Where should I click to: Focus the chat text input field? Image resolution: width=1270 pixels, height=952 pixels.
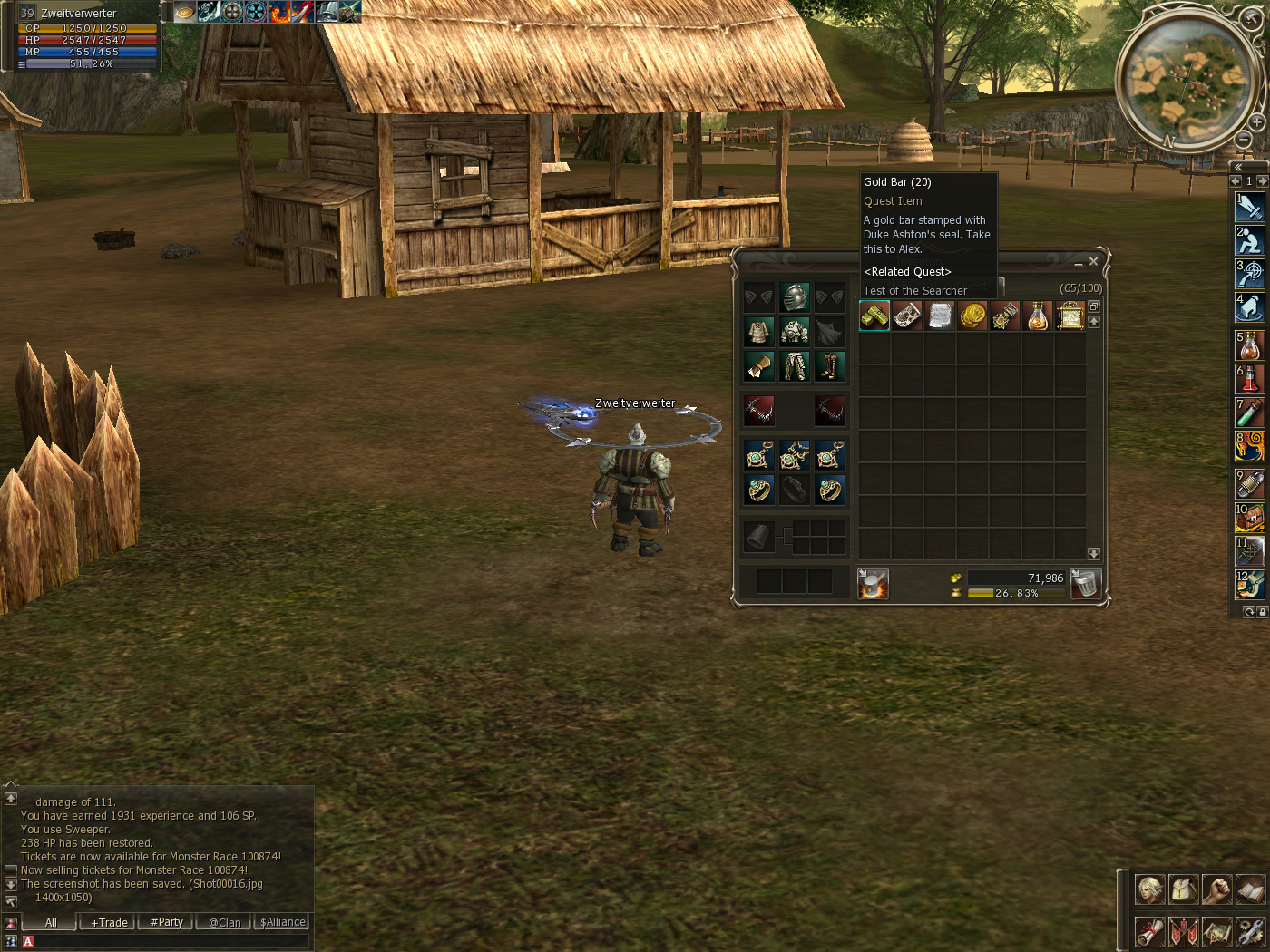(x=168, y=942)
